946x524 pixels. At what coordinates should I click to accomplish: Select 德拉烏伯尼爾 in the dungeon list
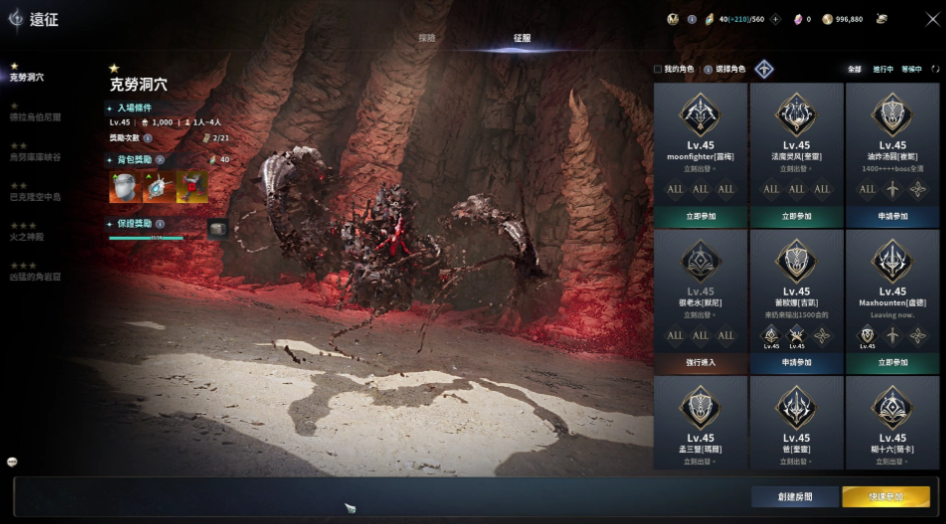[x=36, y=117]
